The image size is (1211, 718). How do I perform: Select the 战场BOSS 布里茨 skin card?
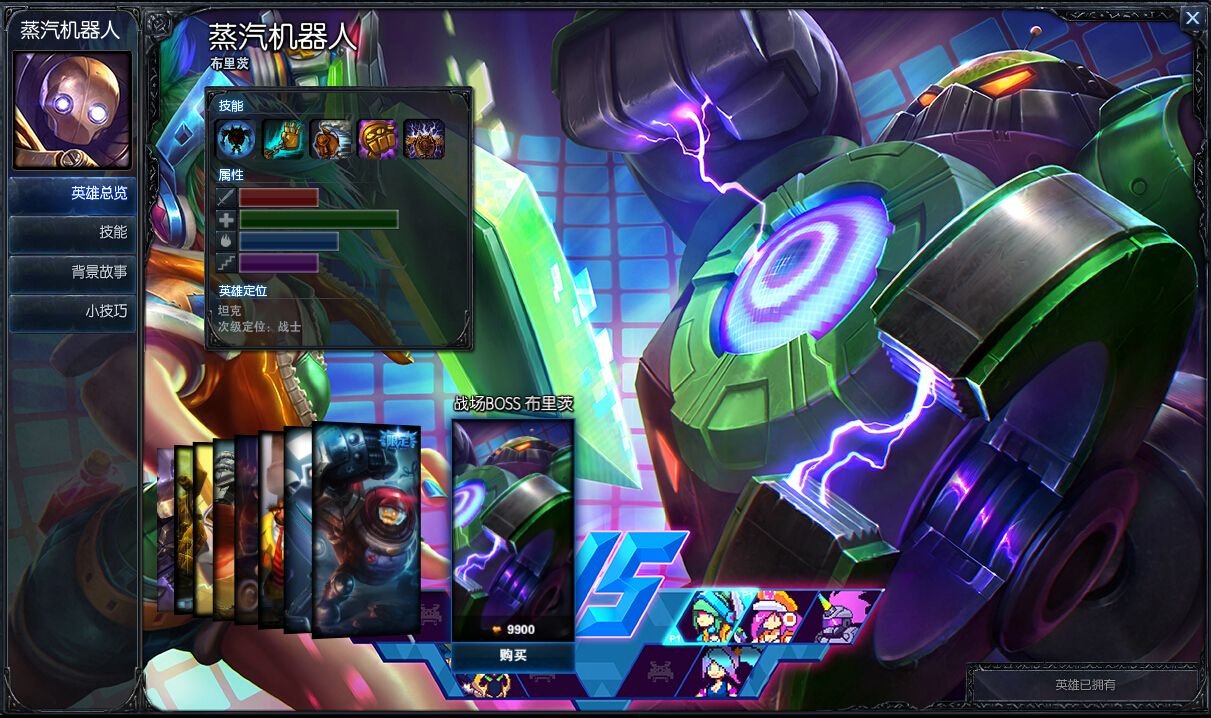coord(513,528)
